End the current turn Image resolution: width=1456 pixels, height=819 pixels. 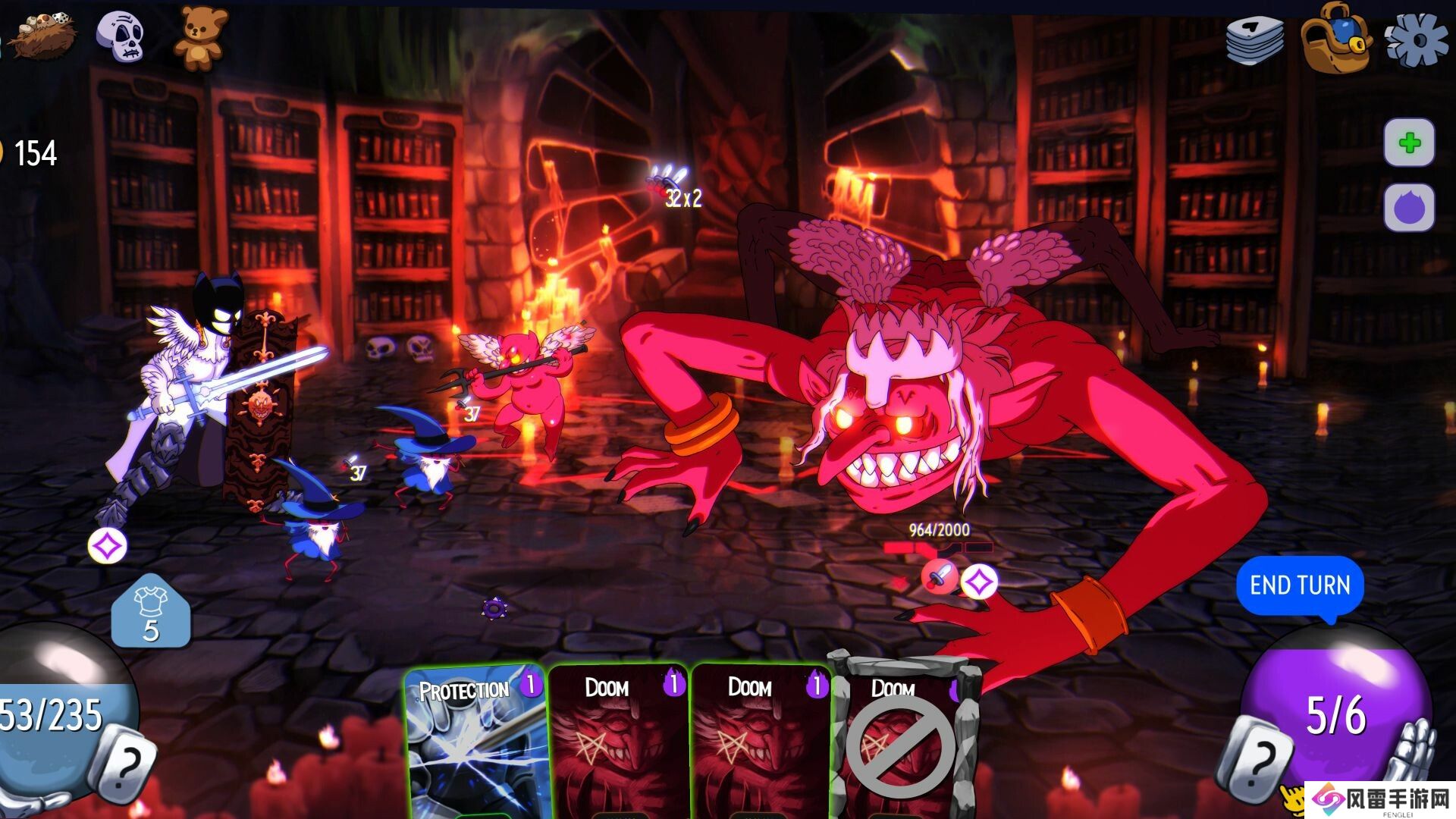click(x=1300, y=585)
